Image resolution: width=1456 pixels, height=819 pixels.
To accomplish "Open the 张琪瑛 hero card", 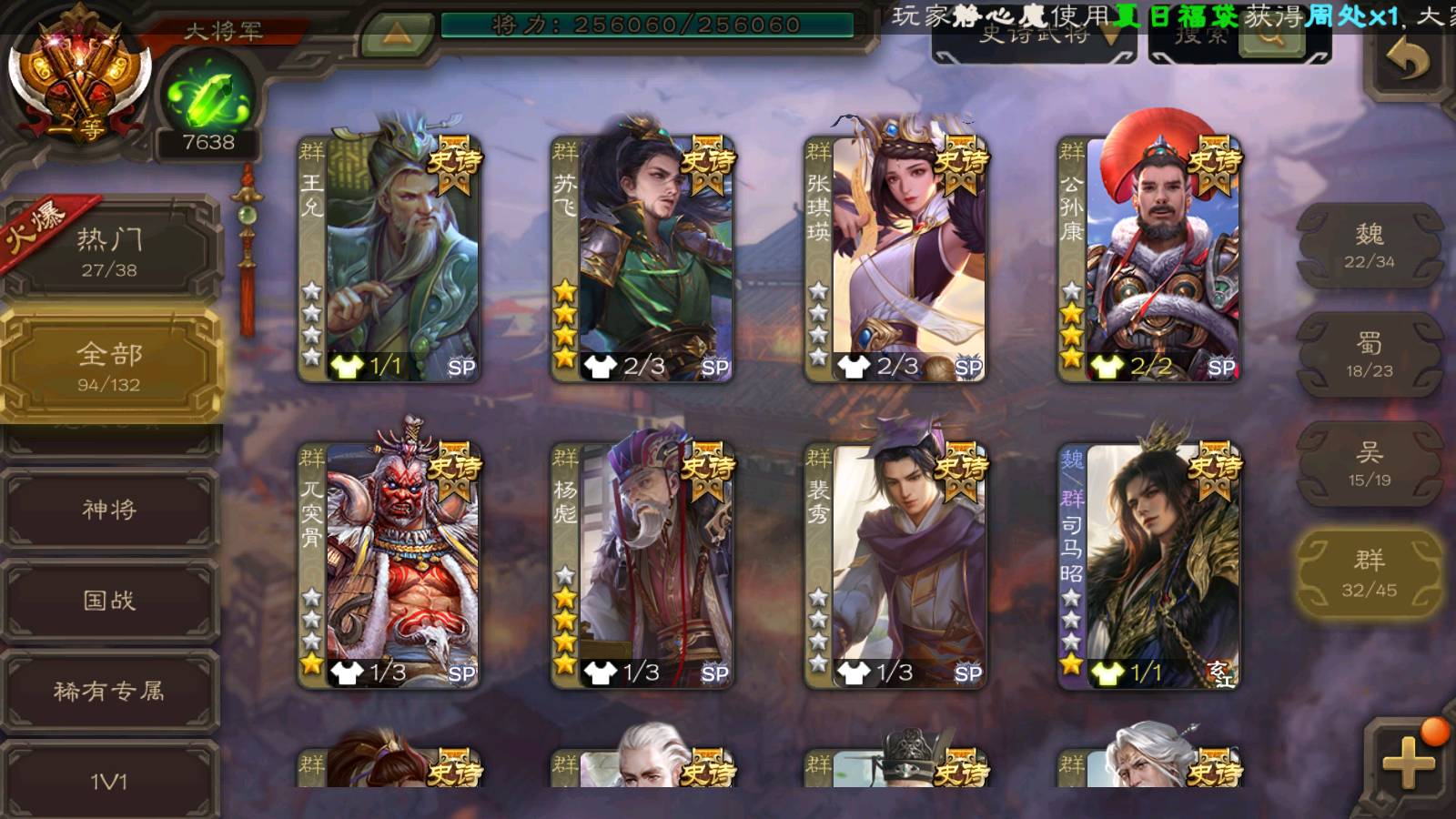I will pyautogui.click(x=897, y=259).
